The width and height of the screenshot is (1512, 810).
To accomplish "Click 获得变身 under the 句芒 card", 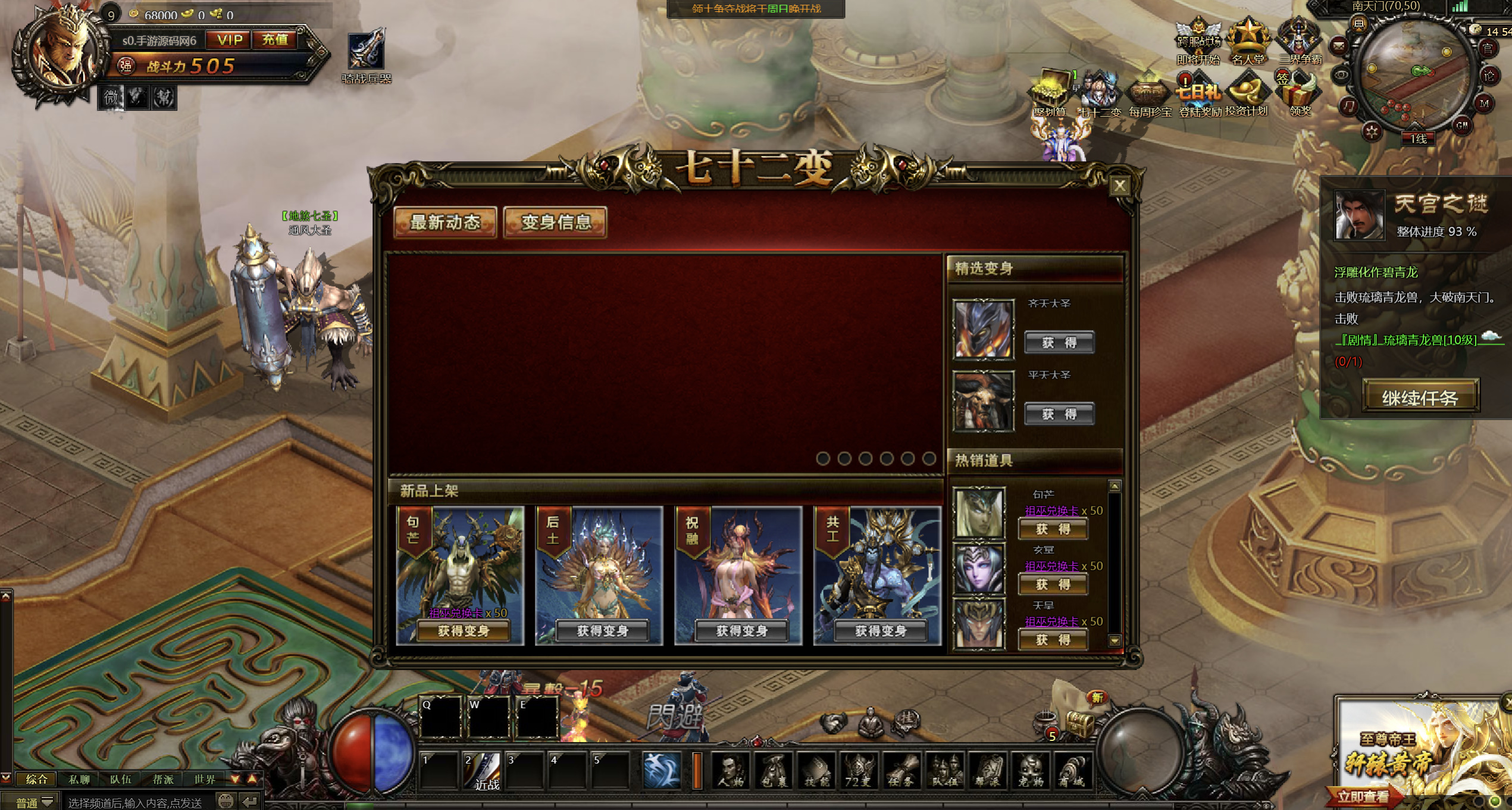I will [463, 631].
